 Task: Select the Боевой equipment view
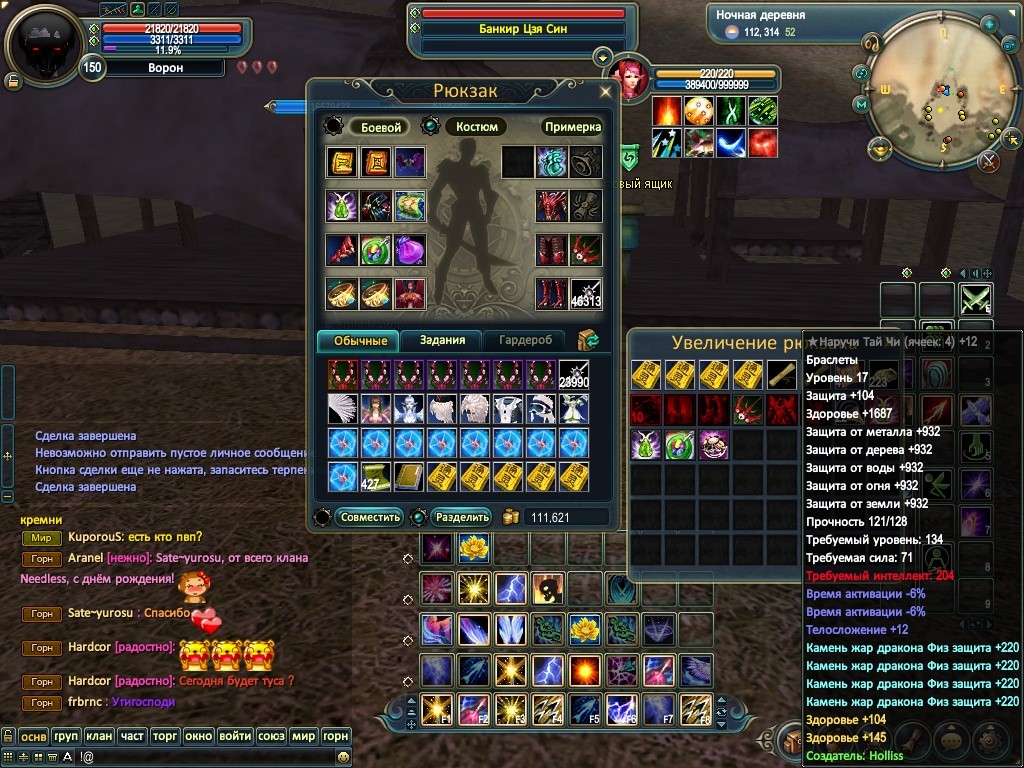pyautogui.click(x=381, y=127)
